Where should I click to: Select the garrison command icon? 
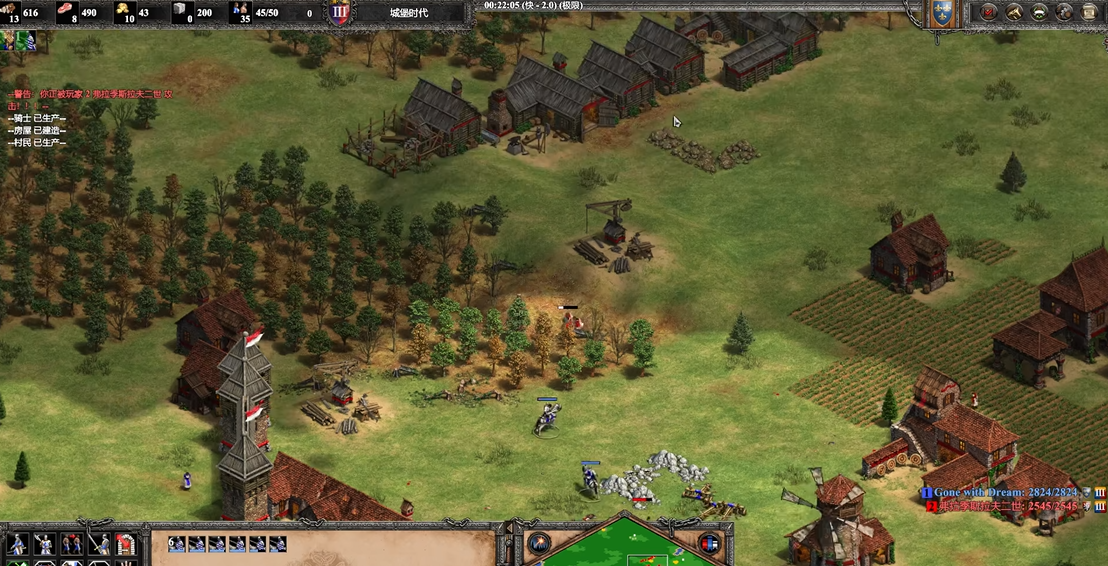[125, 544]
